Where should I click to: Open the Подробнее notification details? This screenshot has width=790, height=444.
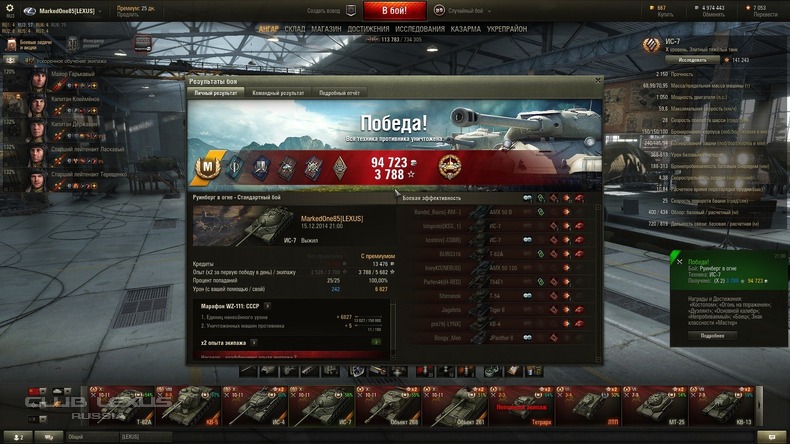(712, 335)
